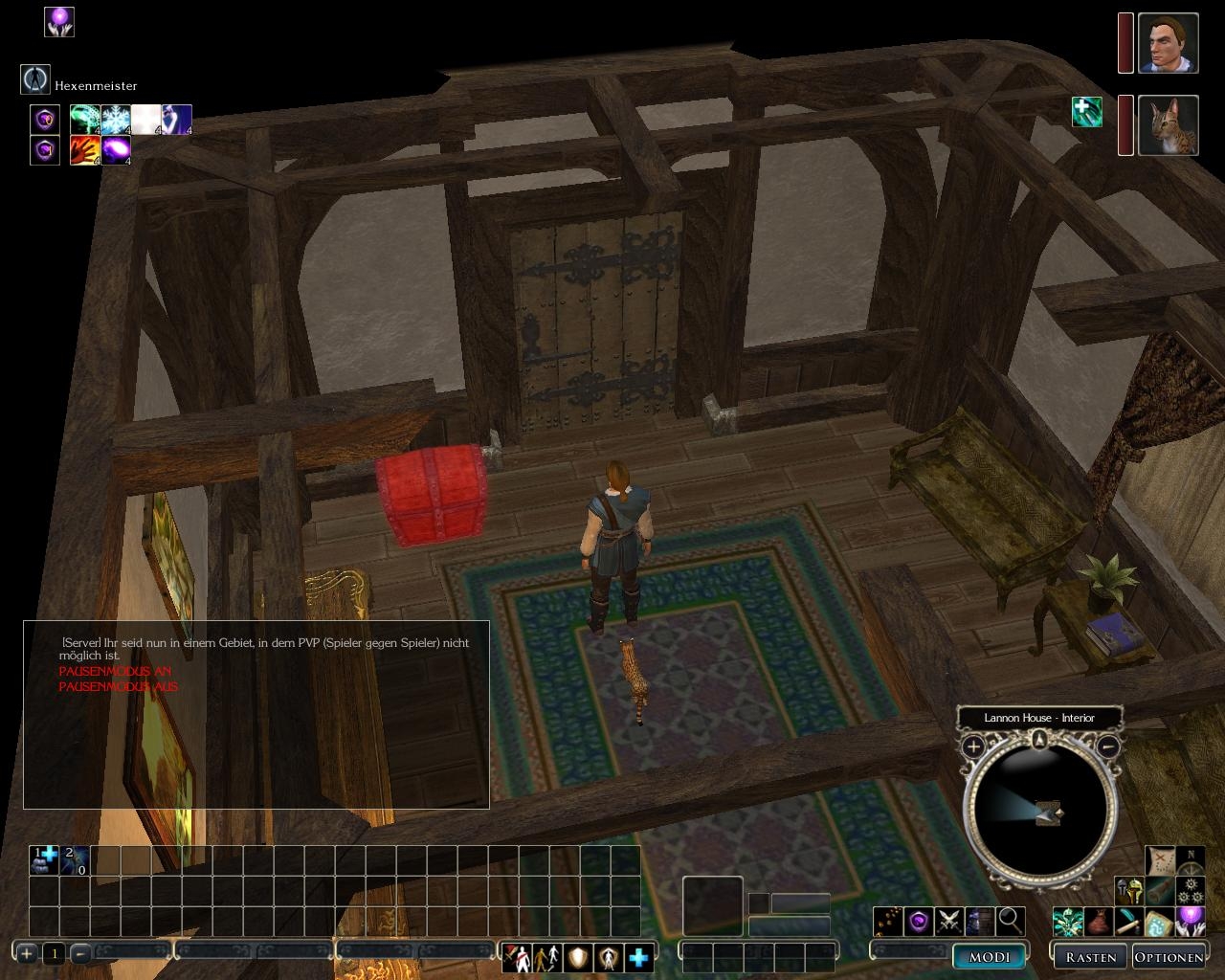
Task: Zoom in the minimap with plus button
Action: point(973,746)
